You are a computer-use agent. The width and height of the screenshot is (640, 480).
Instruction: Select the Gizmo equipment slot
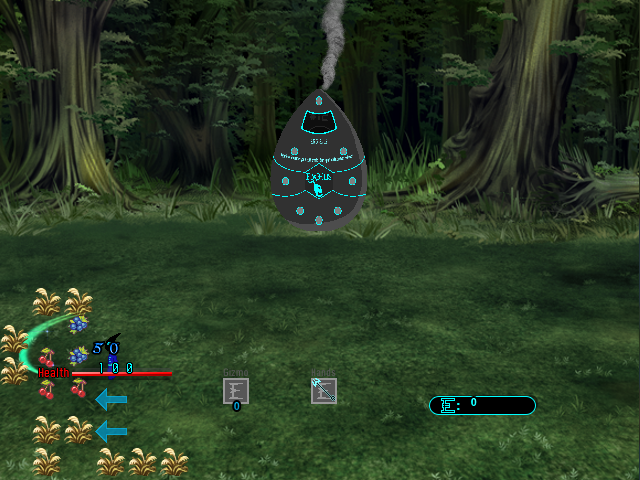click(x=236, y=391)
